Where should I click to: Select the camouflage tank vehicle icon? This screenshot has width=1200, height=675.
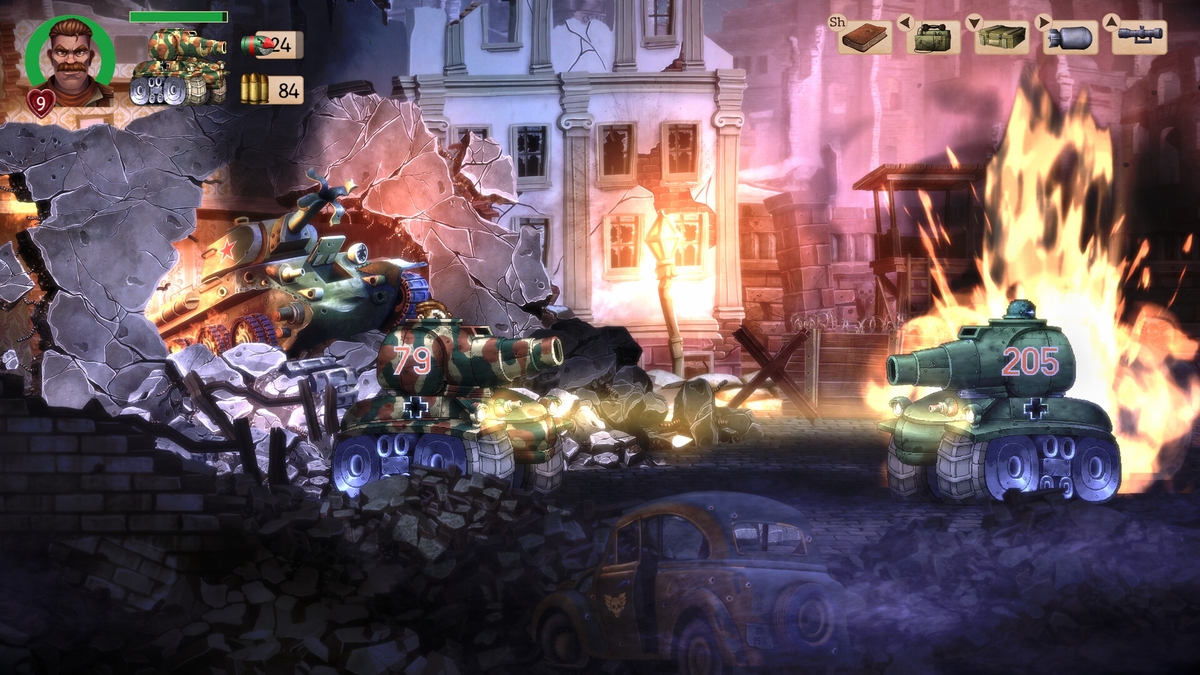click(x=178, y=67)
